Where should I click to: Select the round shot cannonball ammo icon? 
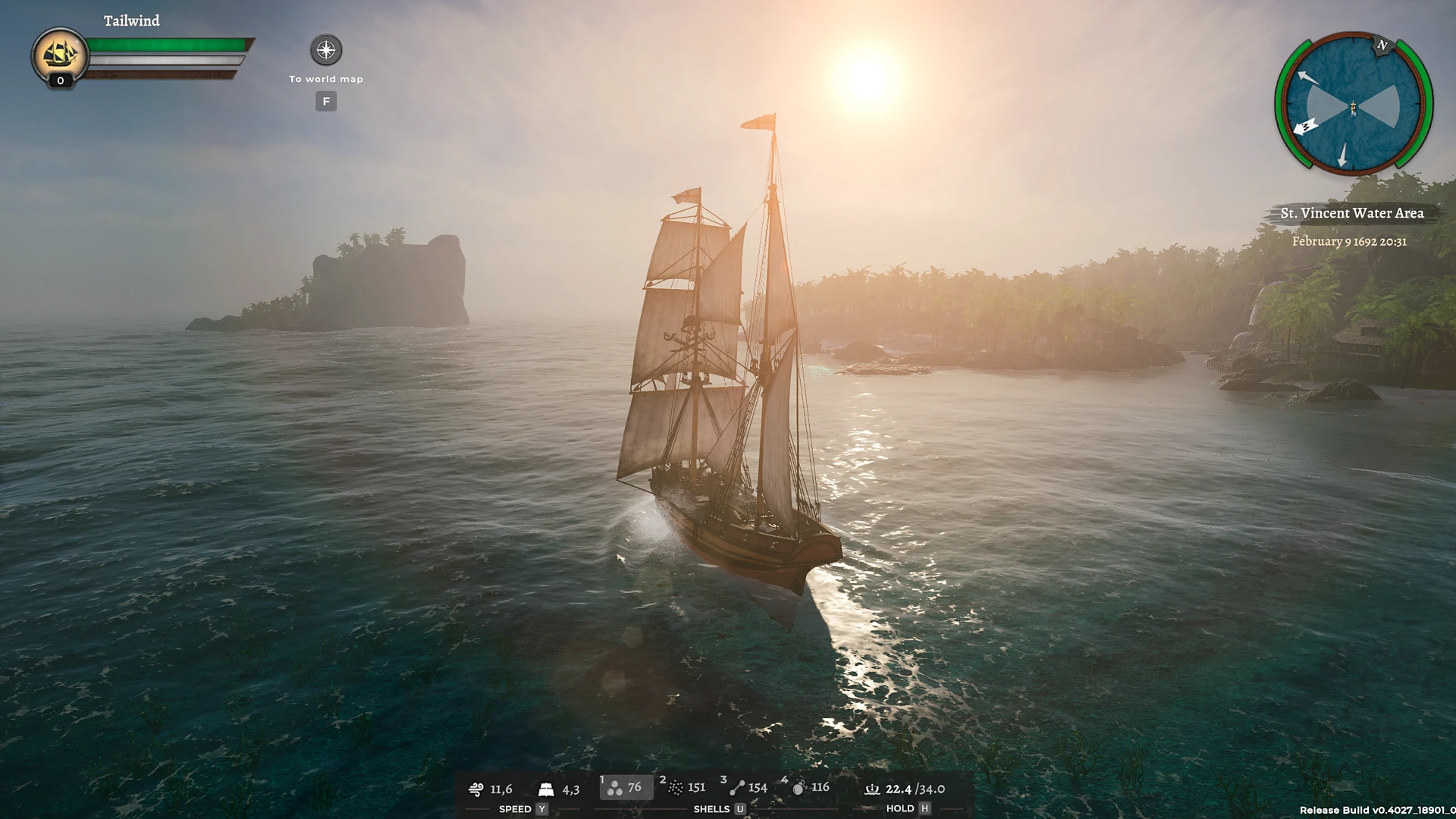pyautogui.click(x=615, y=789)
